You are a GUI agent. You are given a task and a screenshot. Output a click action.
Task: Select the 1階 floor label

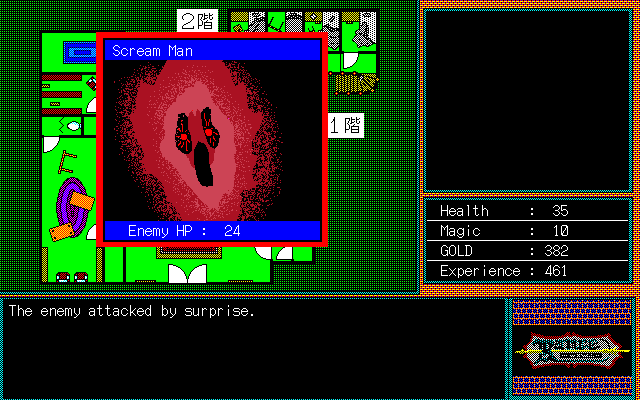point(345,126)
